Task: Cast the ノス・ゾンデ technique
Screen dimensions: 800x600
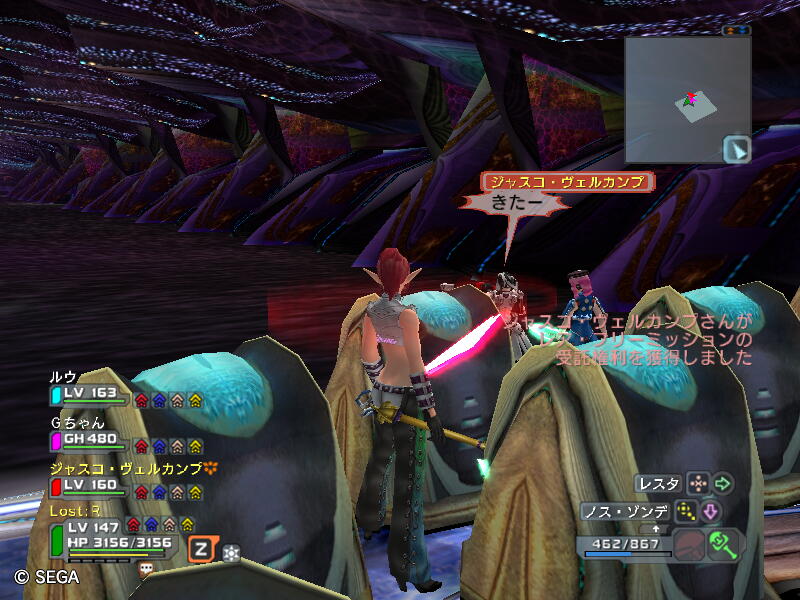Action: coord(626,512)
